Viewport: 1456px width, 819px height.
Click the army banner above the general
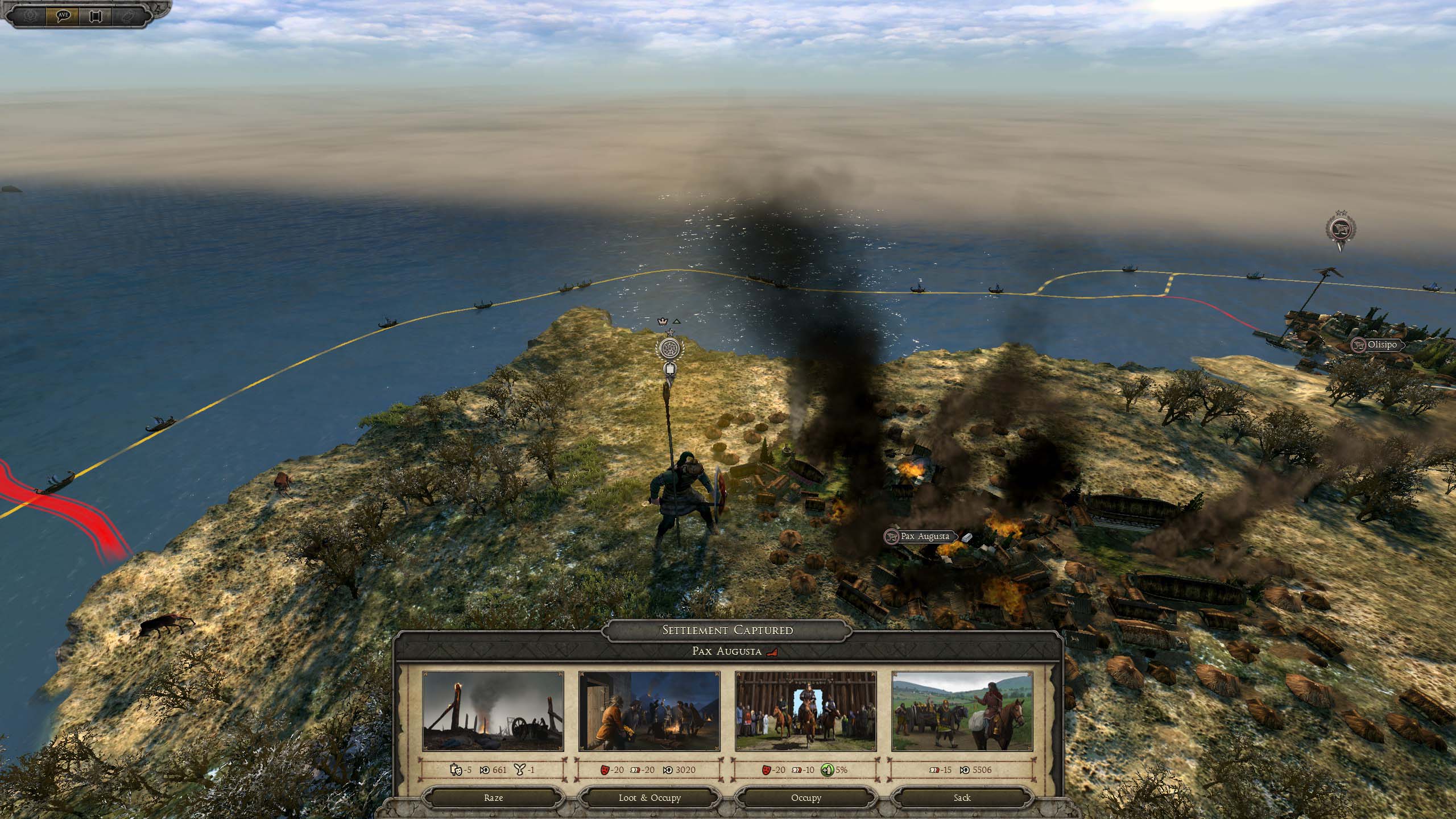tap(669, 348)
